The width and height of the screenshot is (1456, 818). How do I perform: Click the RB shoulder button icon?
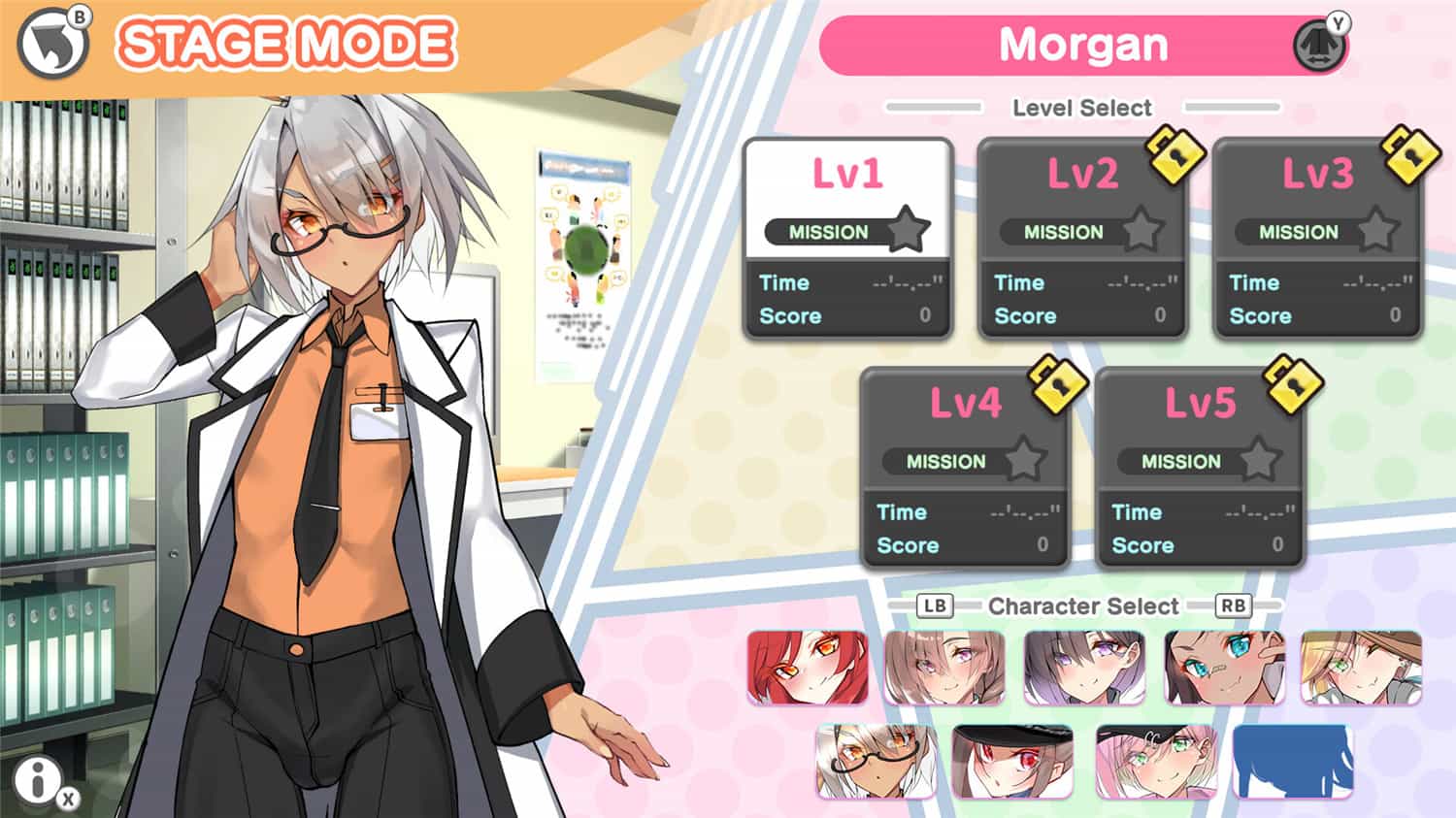pyautogui.click(x=1235, y=606)
